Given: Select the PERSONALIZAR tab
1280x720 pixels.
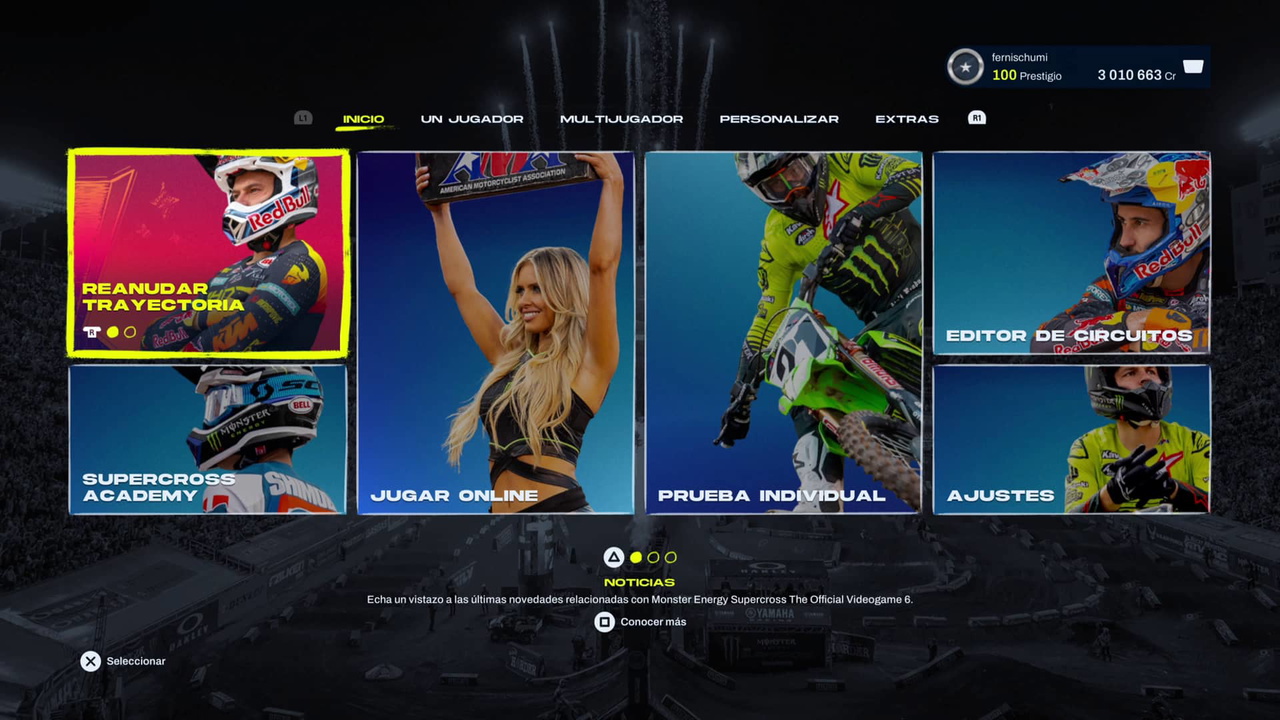Looking at the screenshot, I should pyautogui.click(x=779, y=119).
